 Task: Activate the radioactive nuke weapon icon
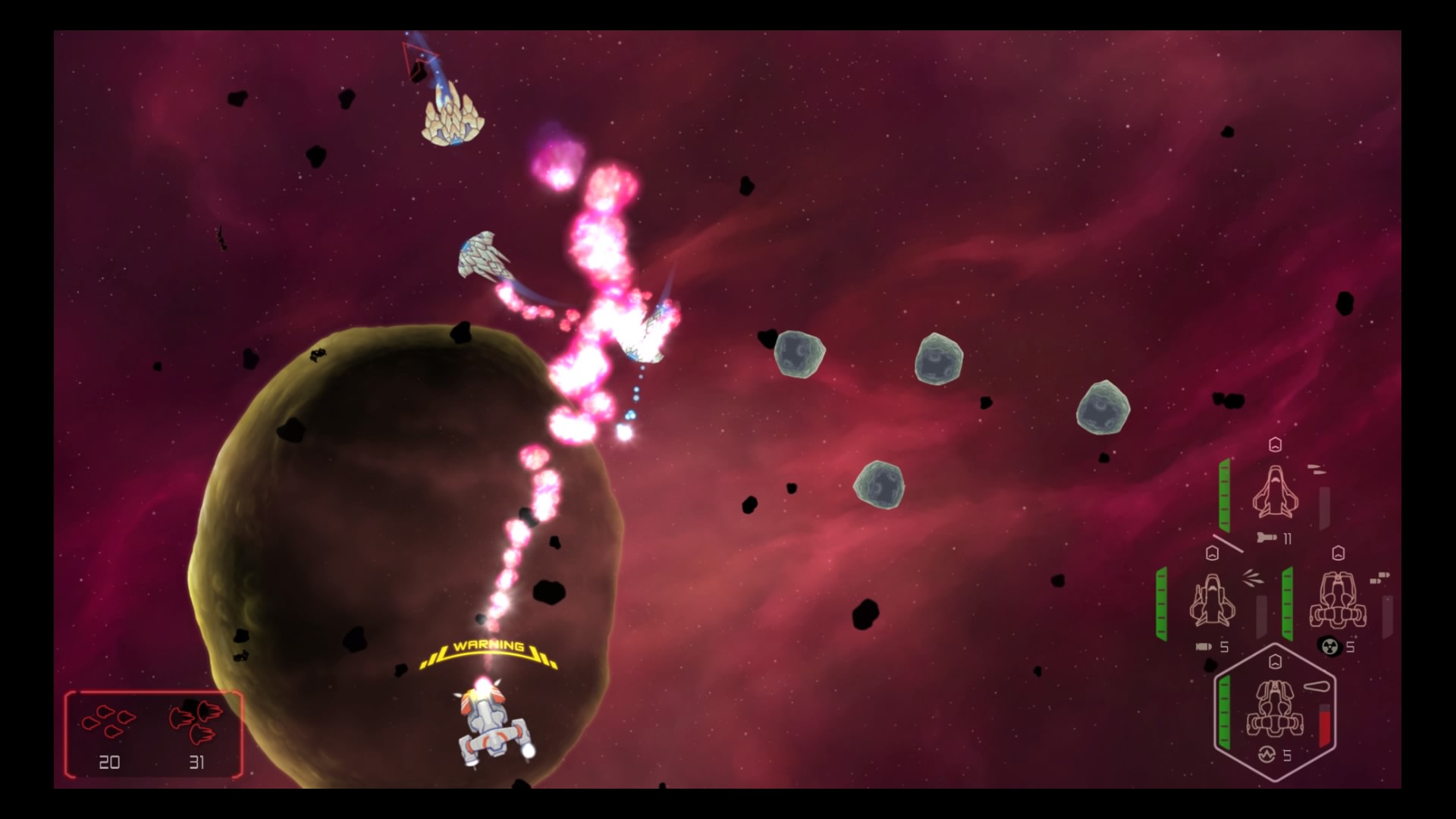[1329, 646]
